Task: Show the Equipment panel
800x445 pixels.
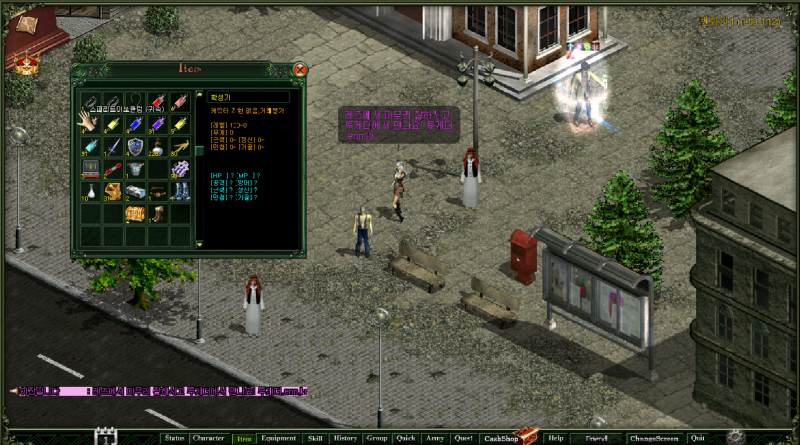Action: 277,438
